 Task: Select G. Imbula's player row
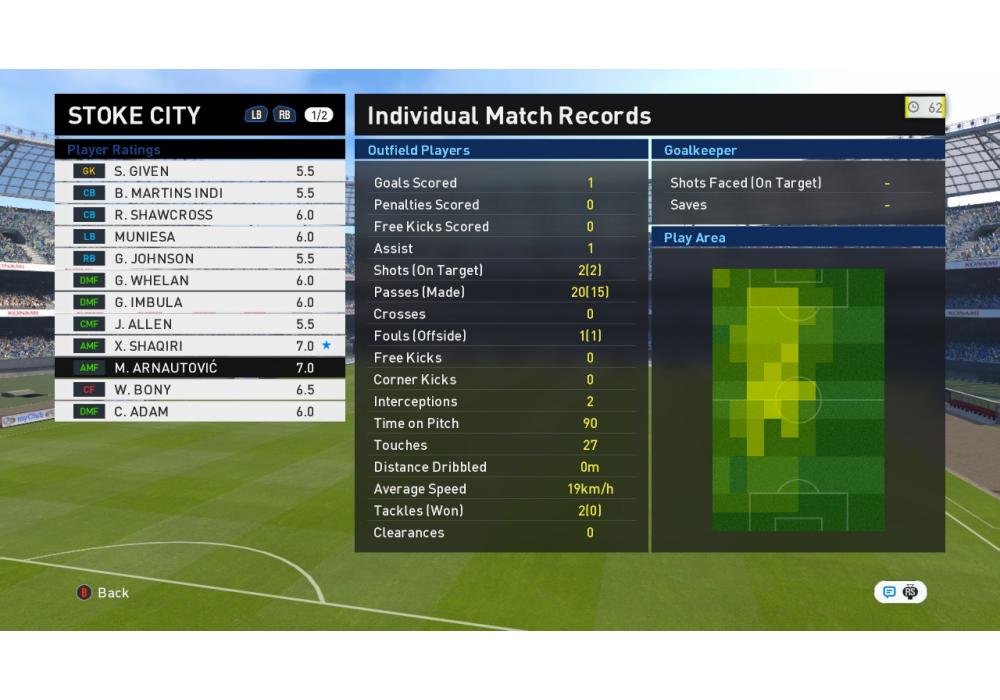point(200,303)
